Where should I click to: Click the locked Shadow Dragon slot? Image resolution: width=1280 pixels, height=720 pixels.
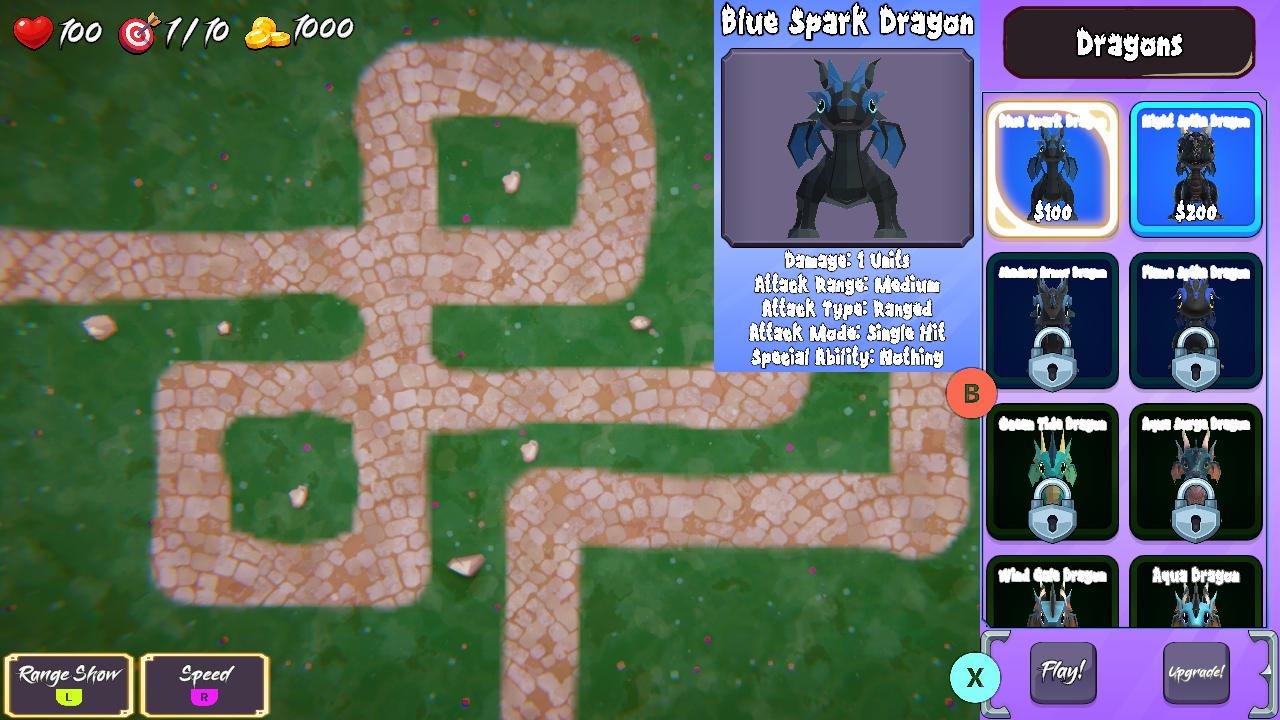click(1052, 320)
